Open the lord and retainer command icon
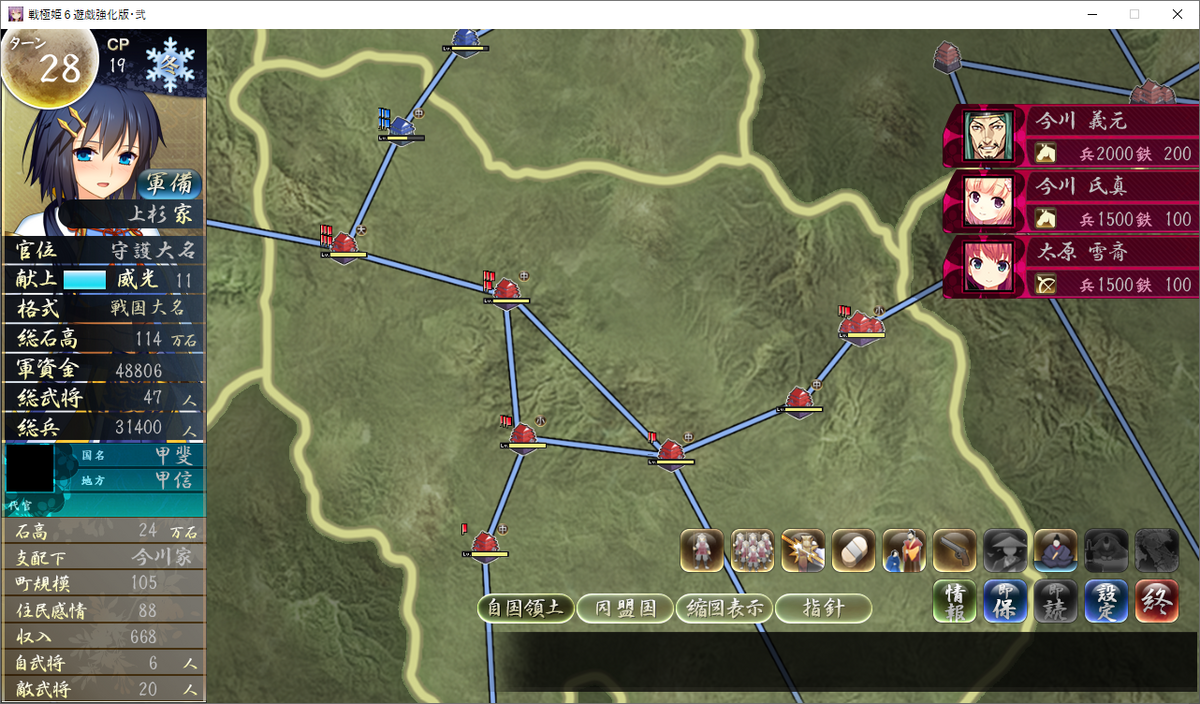1200x704 pixels. [x=904, y=550]
